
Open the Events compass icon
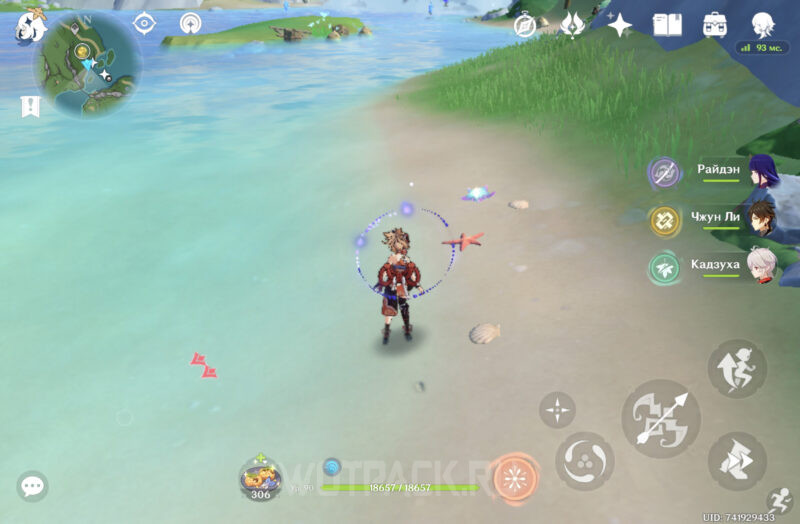(525, 25)
